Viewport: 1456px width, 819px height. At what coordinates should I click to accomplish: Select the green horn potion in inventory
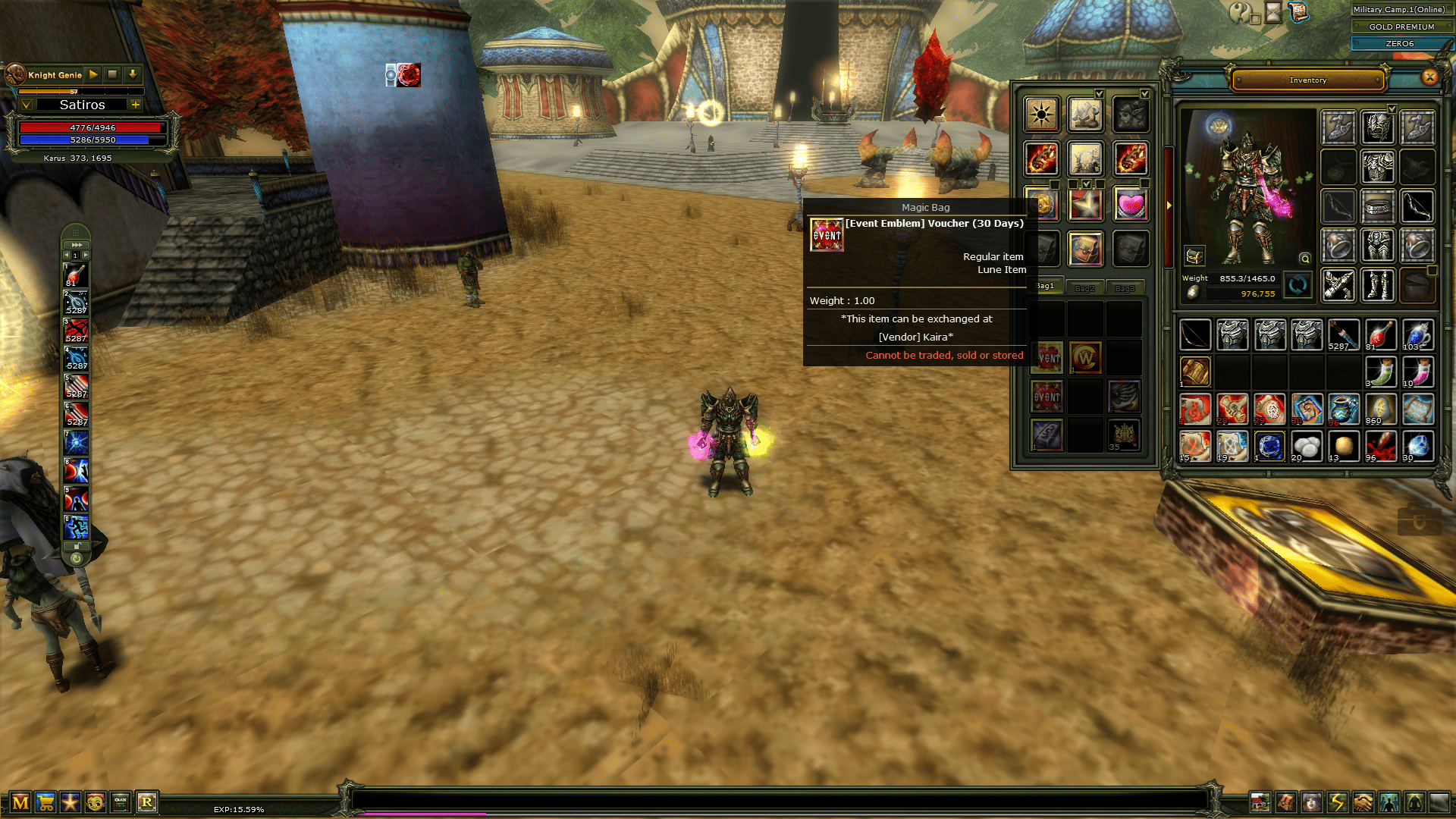(x=1380, y=372)
